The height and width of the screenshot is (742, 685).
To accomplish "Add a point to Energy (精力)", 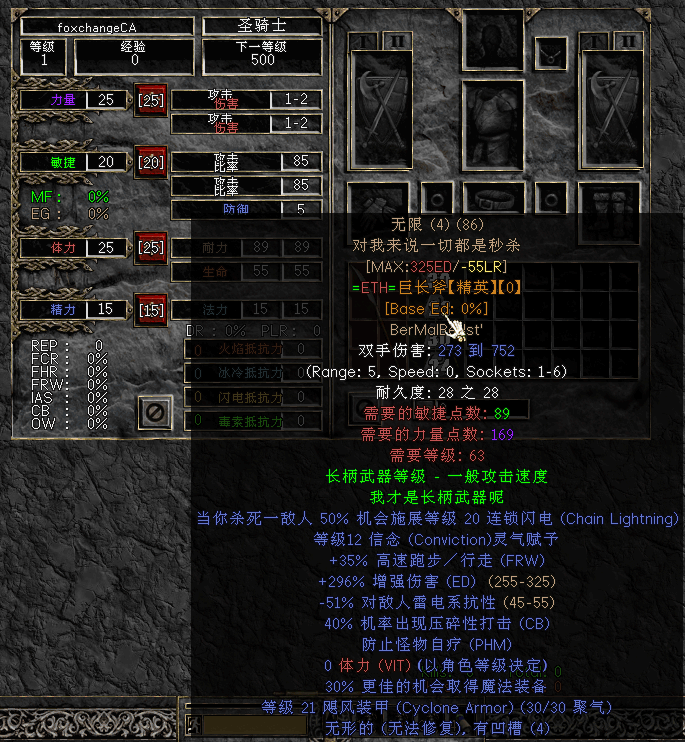I will point(151,310).
